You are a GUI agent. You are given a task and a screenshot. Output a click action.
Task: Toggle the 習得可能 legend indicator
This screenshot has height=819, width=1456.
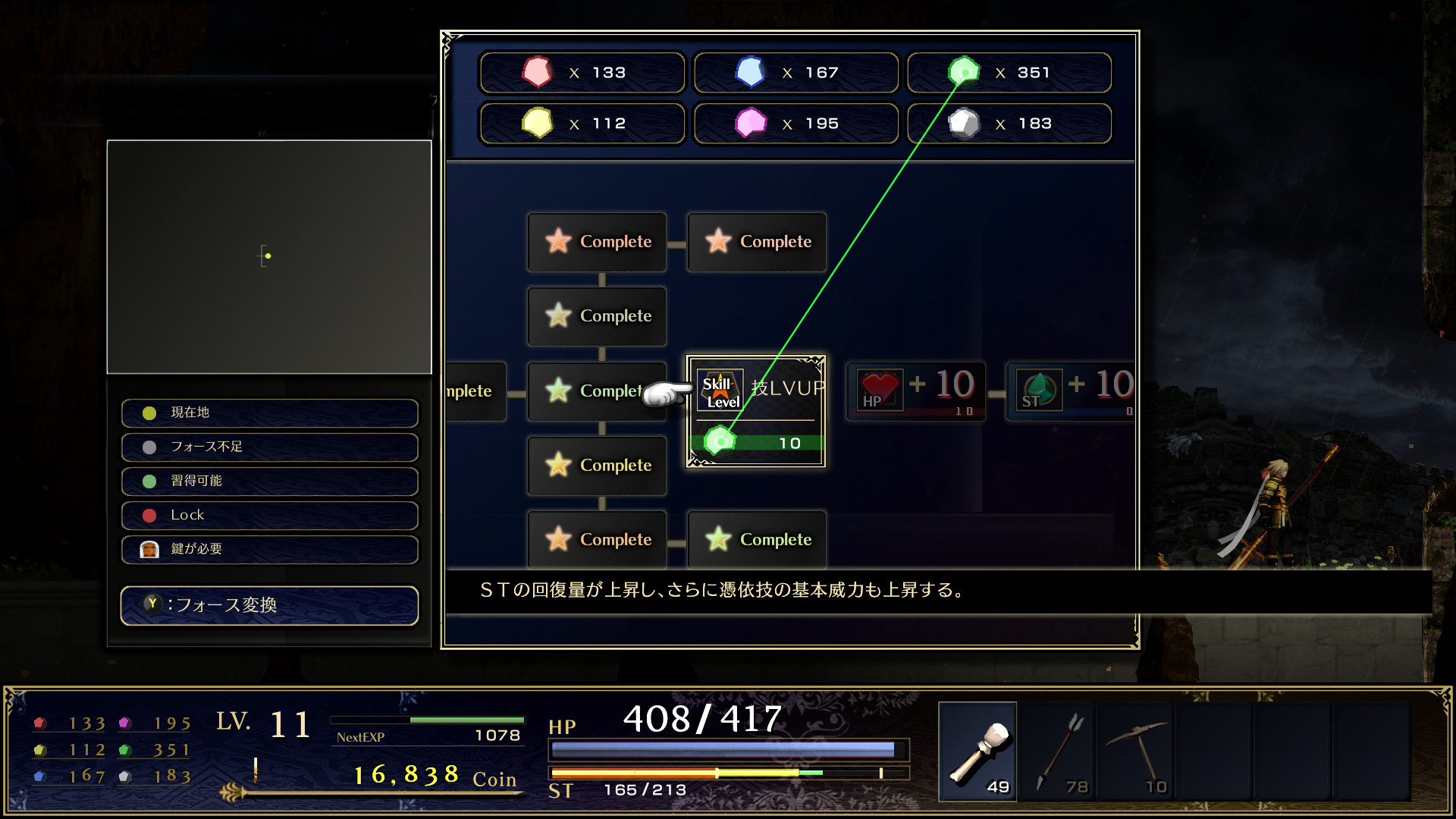[269, 481]
